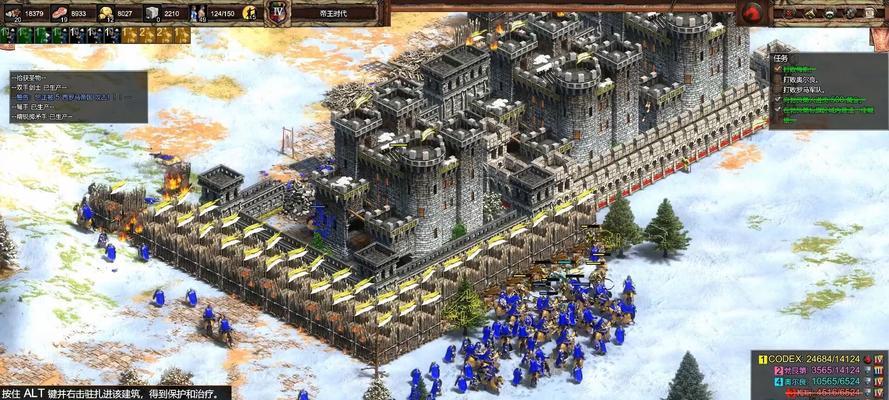Click the Imperial Age IV shield emblem
Screen dimensions: 889x400
(279, 13)
